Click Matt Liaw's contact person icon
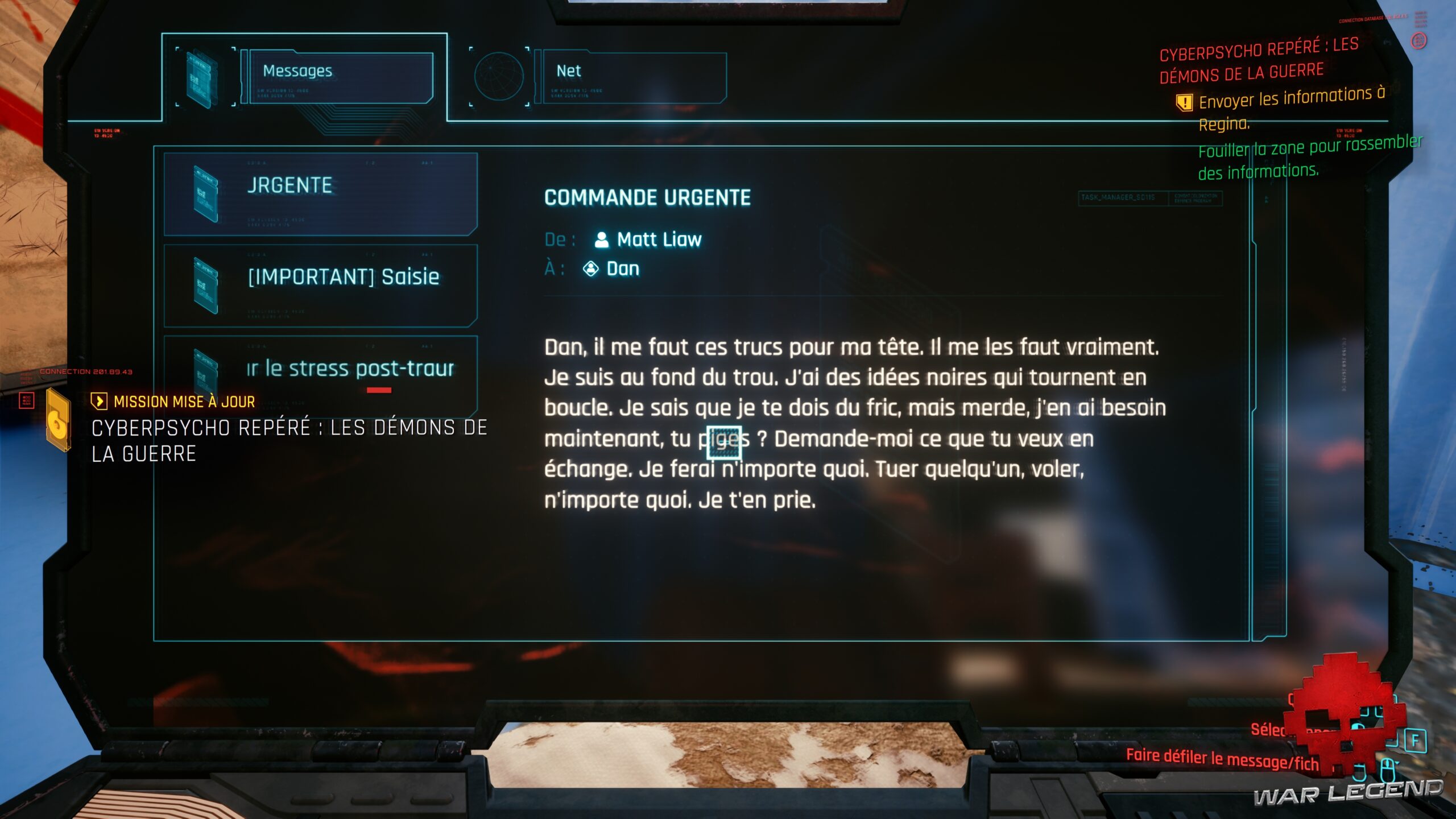 tap(601, 239)
